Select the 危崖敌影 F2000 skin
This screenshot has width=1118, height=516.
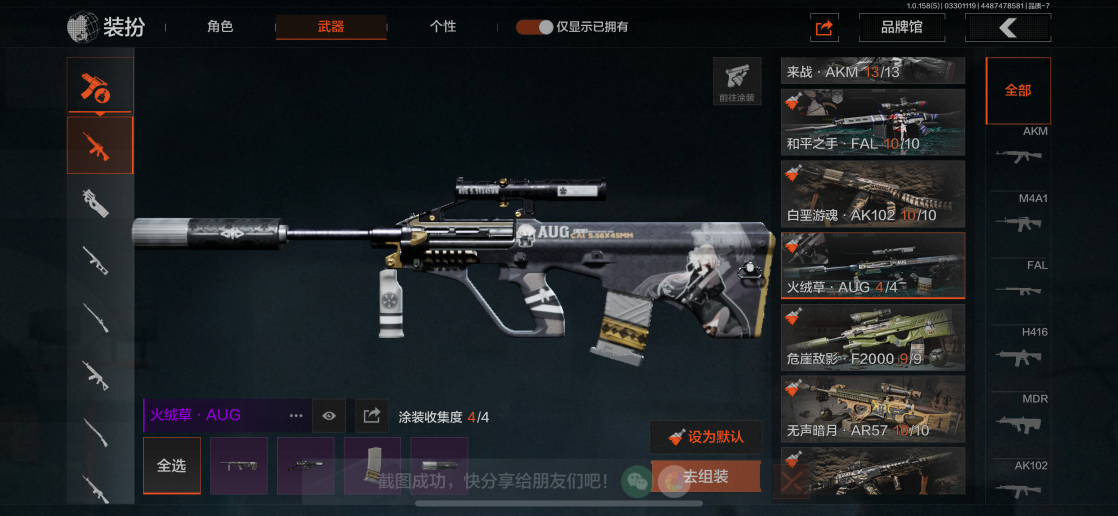[873, 337]
